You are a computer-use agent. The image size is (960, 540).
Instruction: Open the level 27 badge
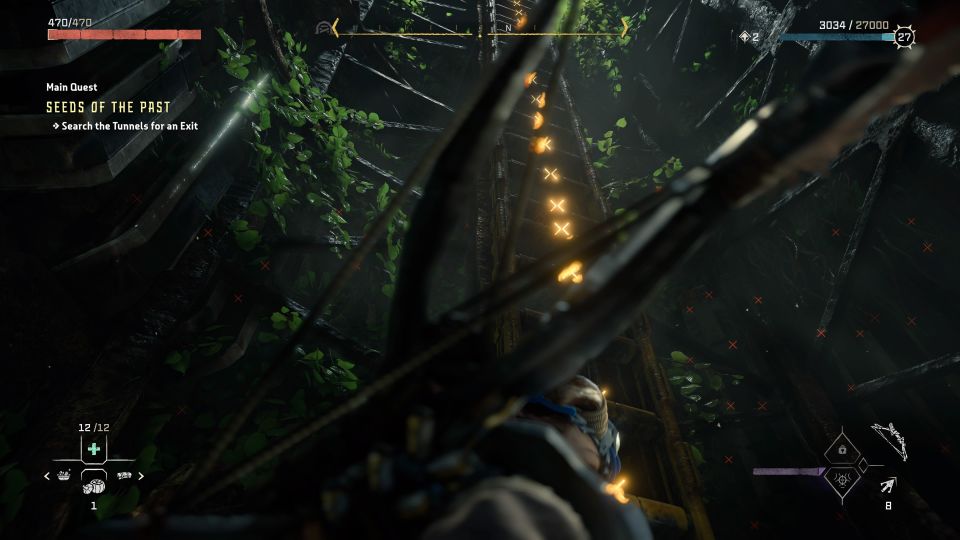tap(904, 37)
